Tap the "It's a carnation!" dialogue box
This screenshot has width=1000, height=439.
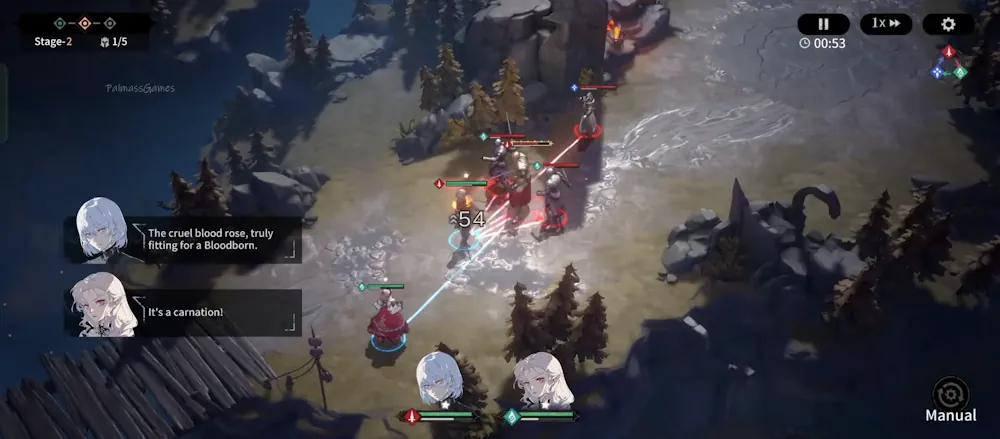click(x=220, y=312)
